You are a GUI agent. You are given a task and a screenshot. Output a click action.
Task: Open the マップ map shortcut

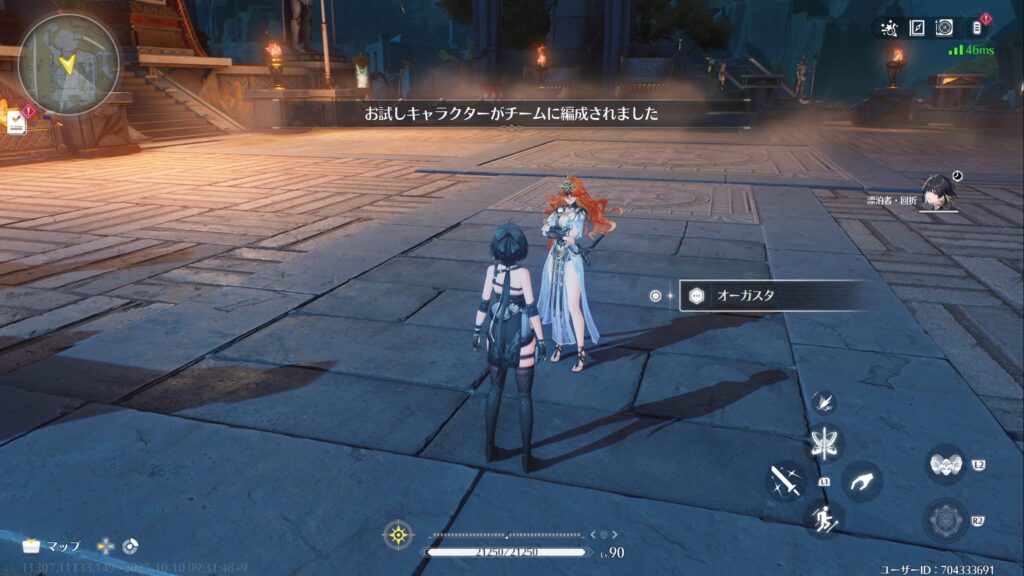tap(52, 546)
